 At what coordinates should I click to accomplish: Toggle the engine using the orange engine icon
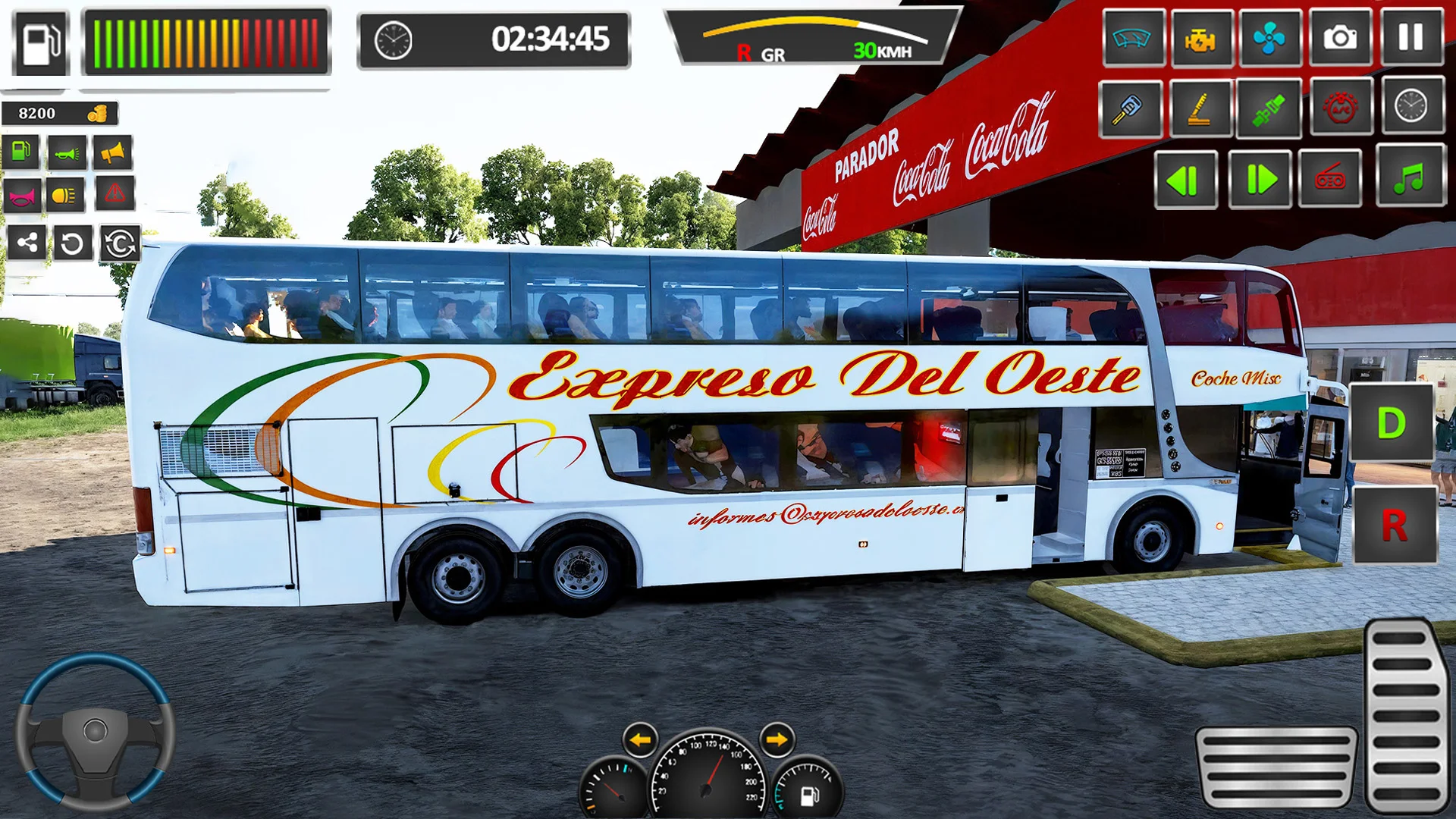pos(1200,38)
